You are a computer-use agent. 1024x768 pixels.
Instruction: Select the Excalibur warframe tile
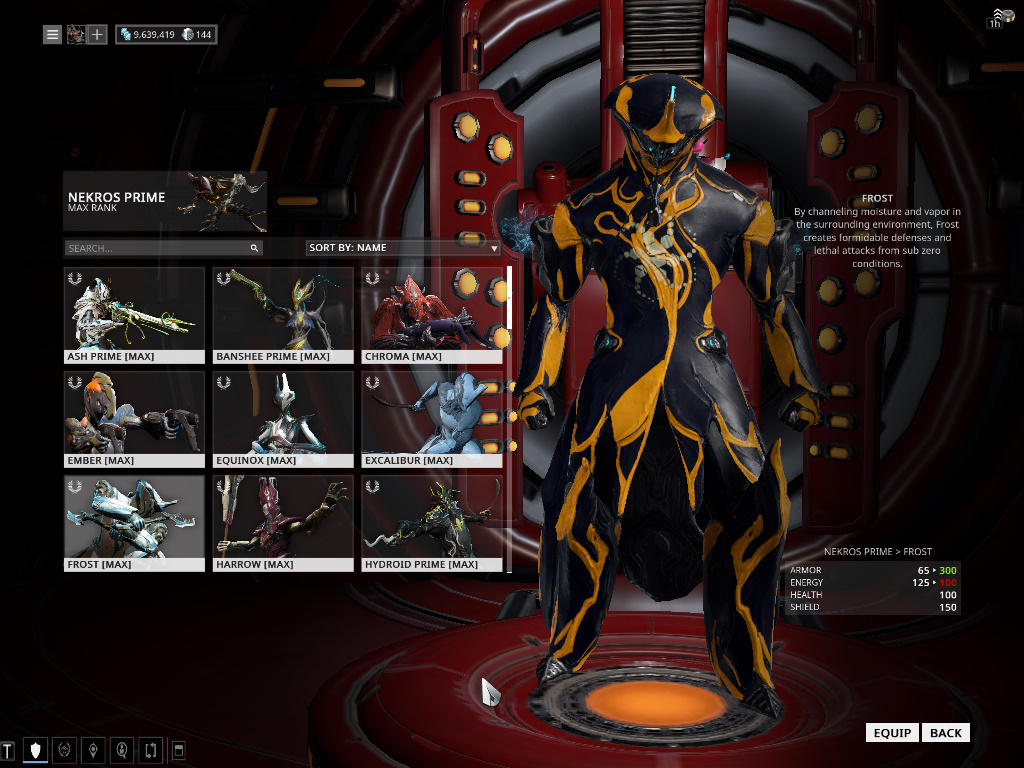coord(432,419)
